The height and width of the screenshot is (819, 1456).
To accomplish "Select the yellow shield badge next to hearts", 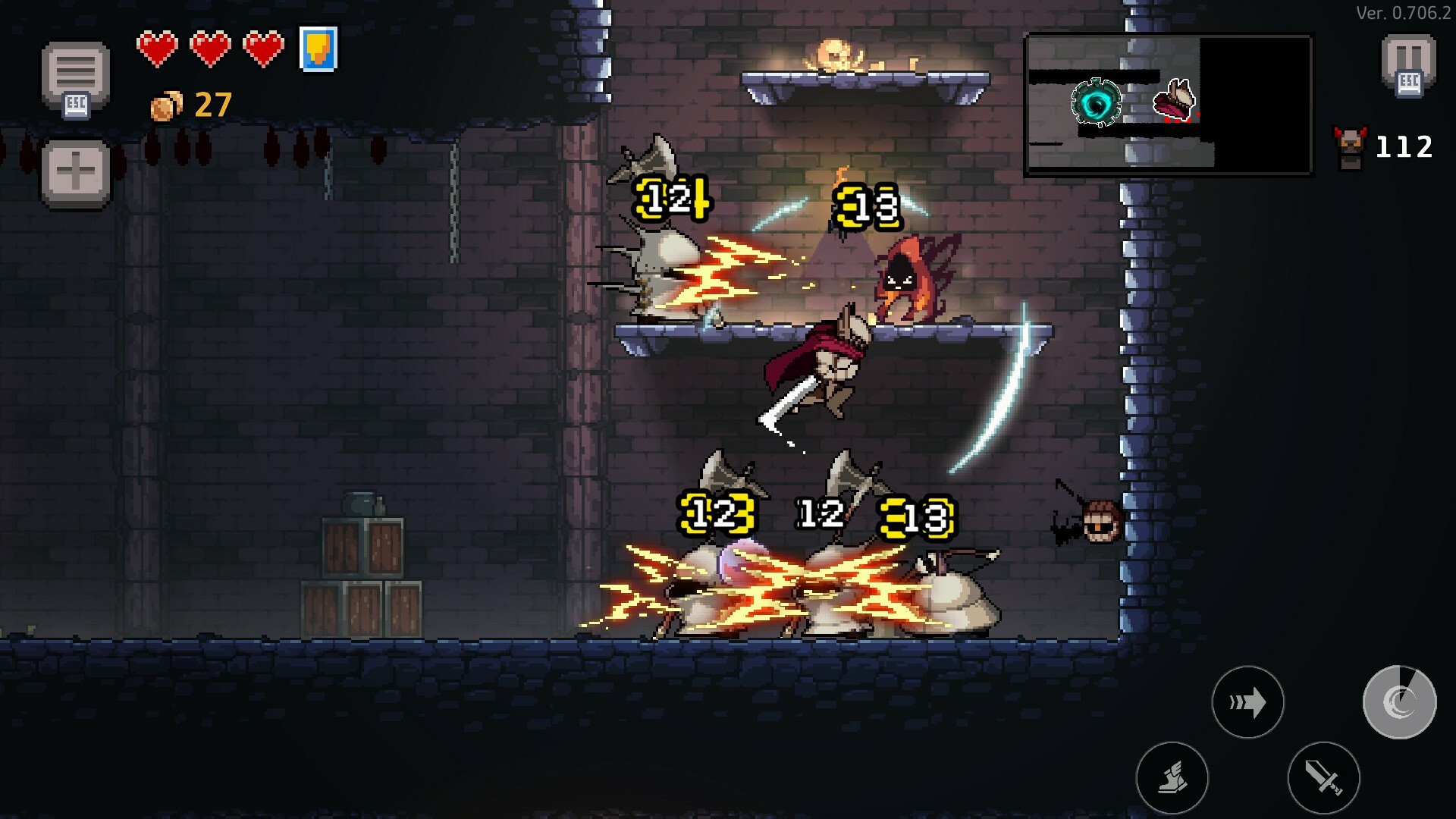I will click(318, 52).
